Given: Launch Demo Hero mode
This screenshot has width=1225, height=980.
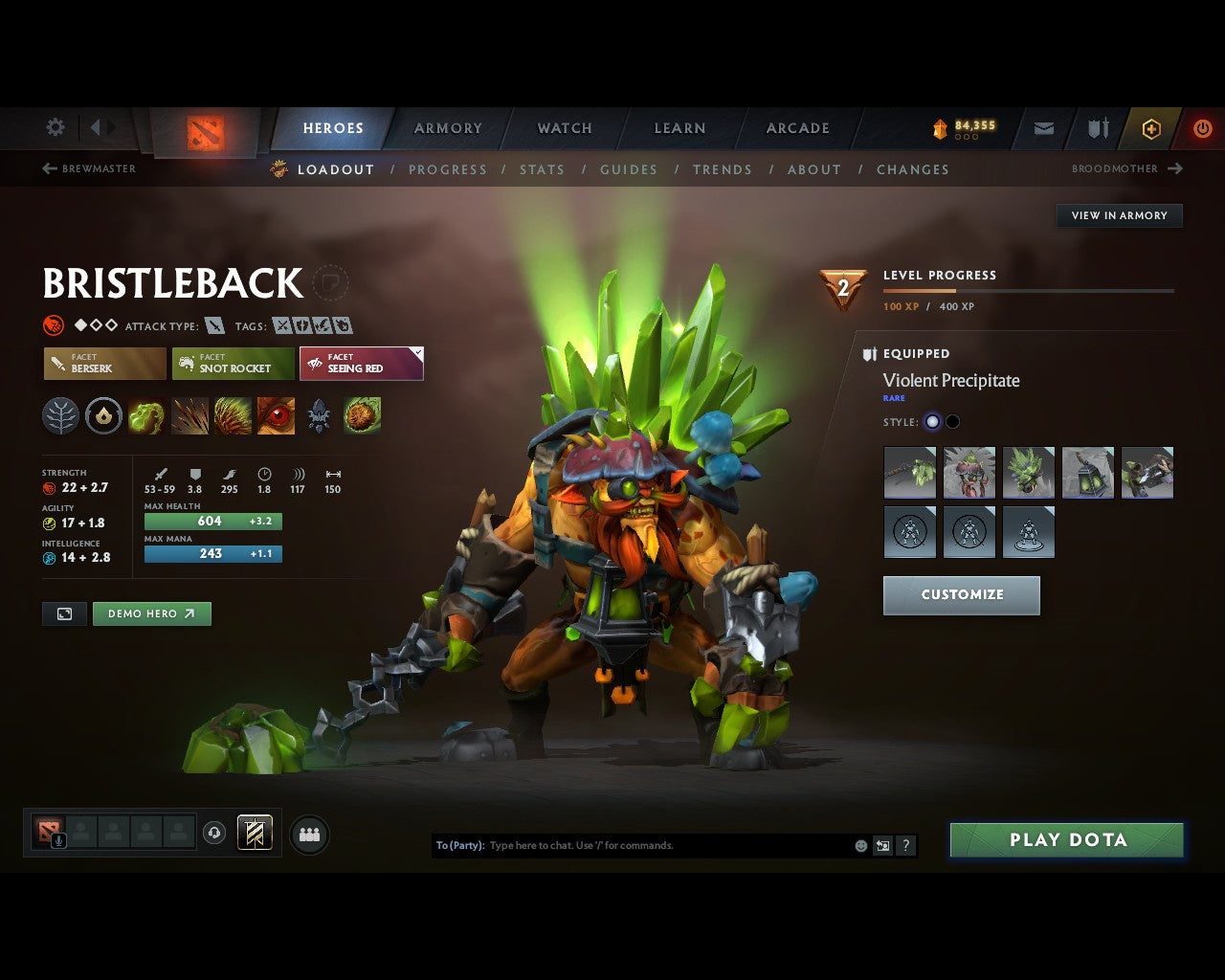Looking at the screenshot, I should click(151, 613).
